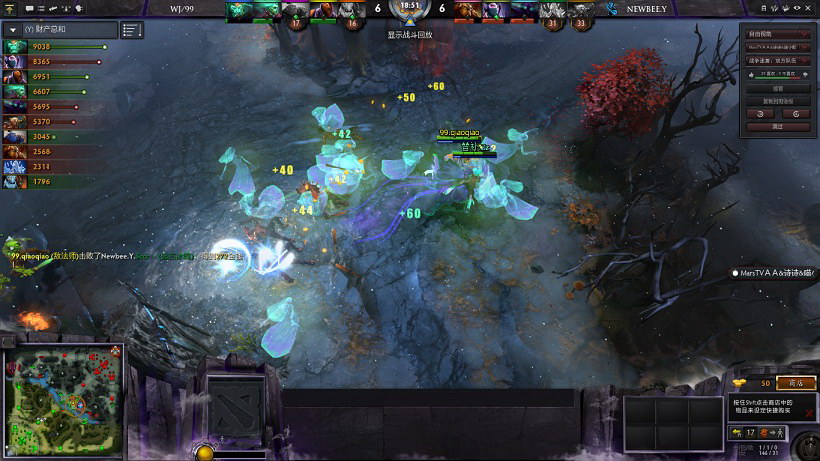Dismiss the quick-buy hint with the red X

click(809, 412)
